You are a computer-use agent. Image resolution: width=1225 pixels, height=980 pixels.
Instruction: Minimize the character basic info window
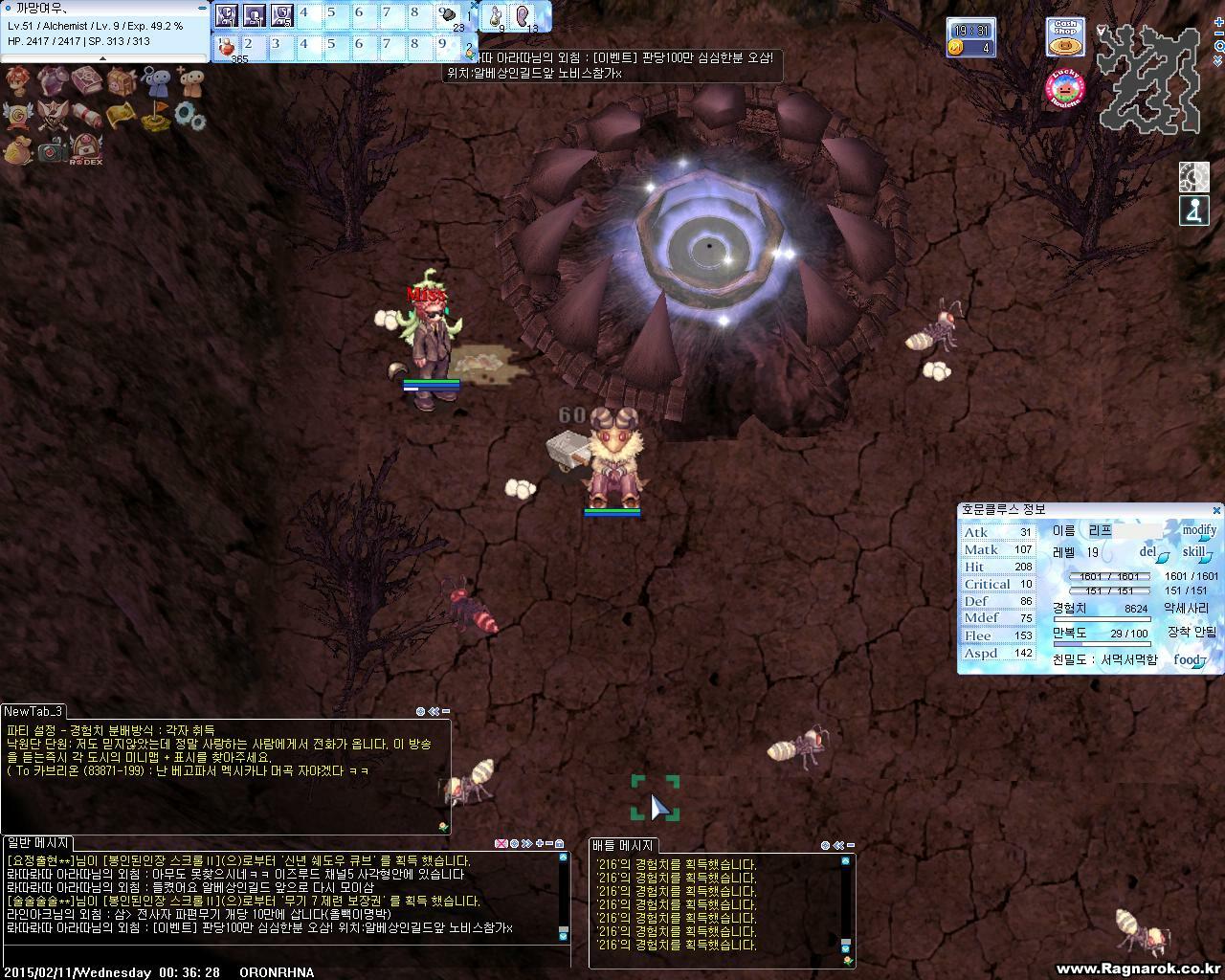tap(202, 8)
